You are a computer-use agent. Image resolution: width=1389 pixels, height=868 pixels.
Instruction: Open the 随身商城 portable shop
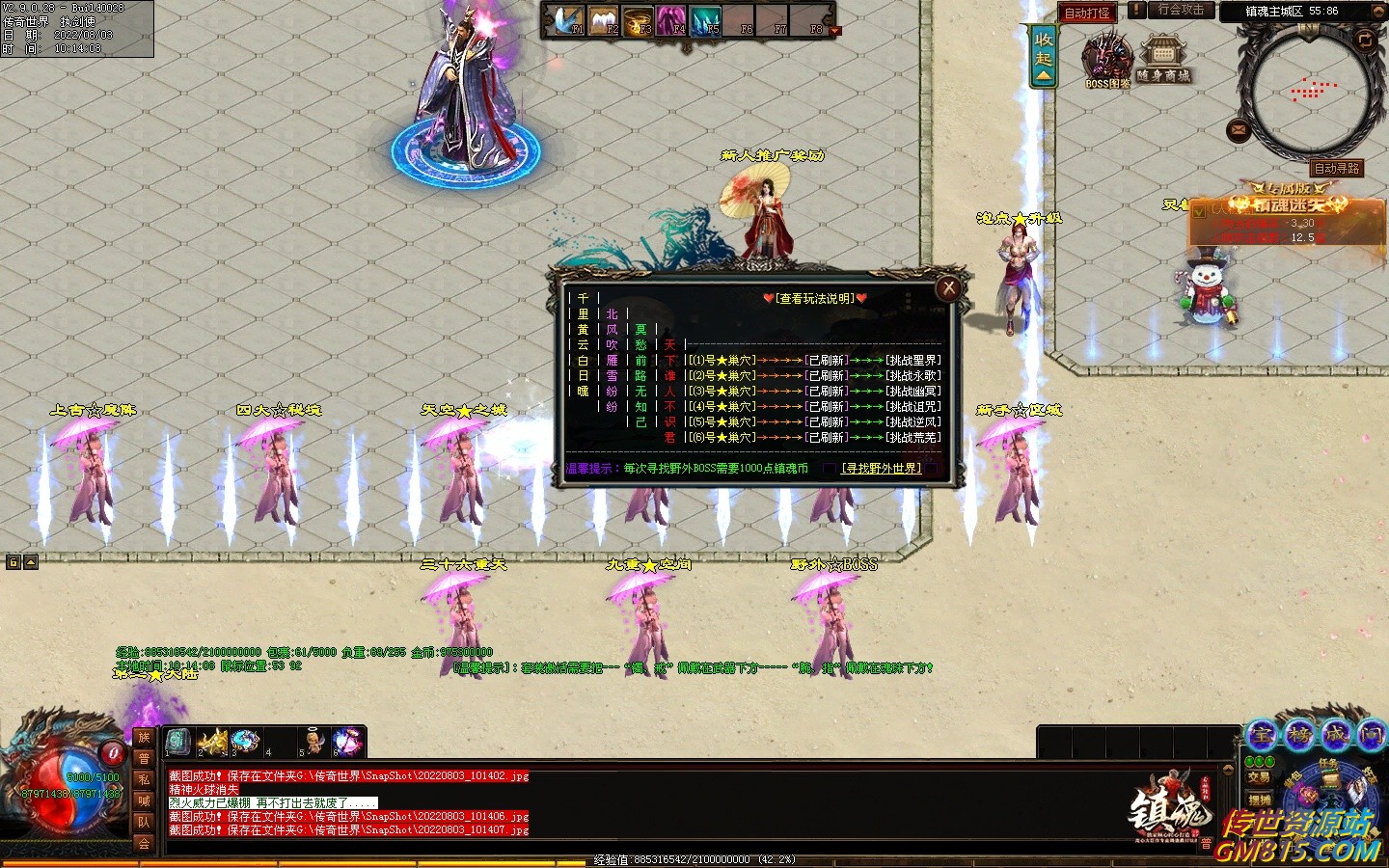pos(1163,62)
